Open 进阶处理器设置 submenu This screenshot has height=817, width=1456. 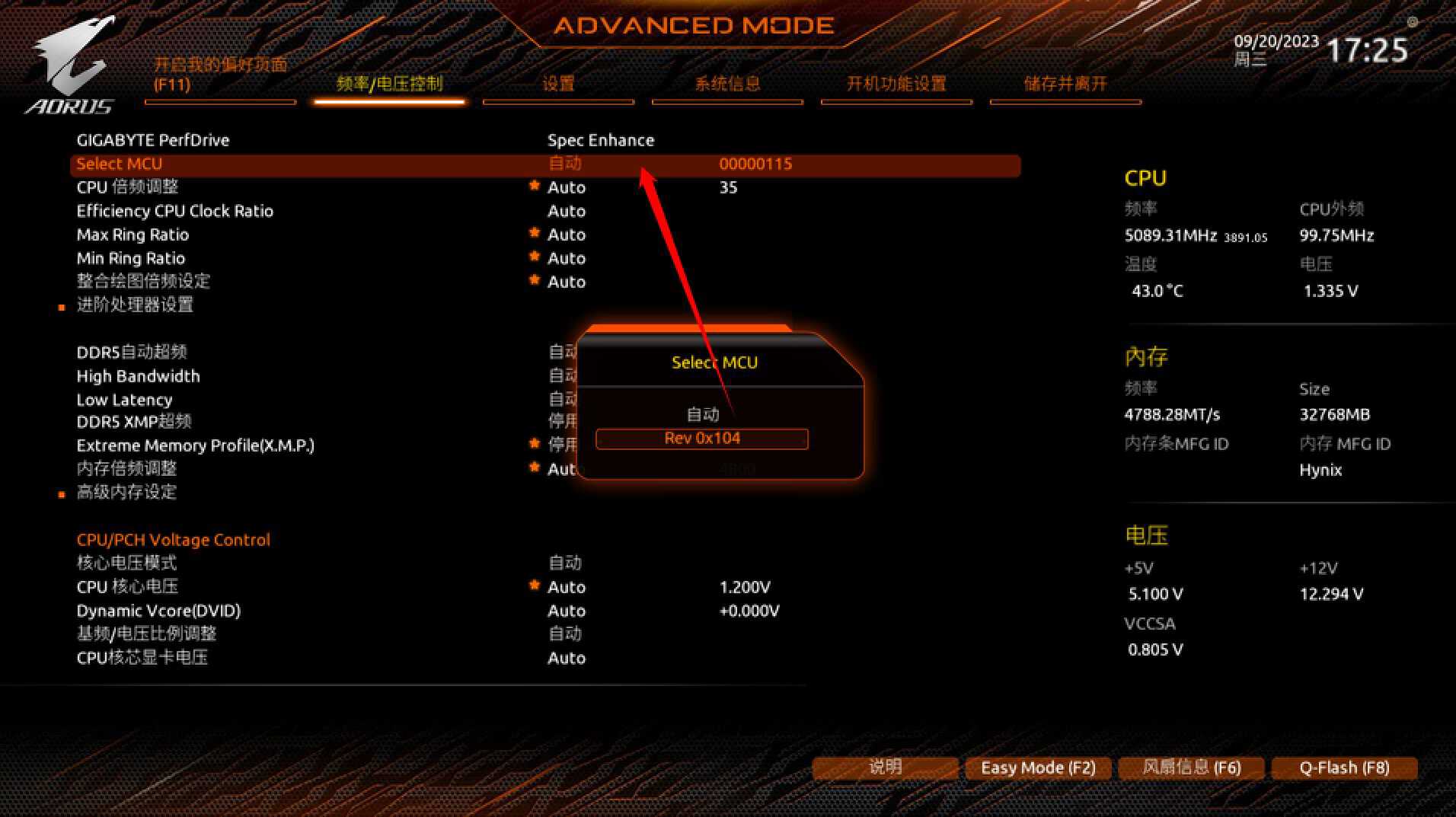tap(135, 305)
